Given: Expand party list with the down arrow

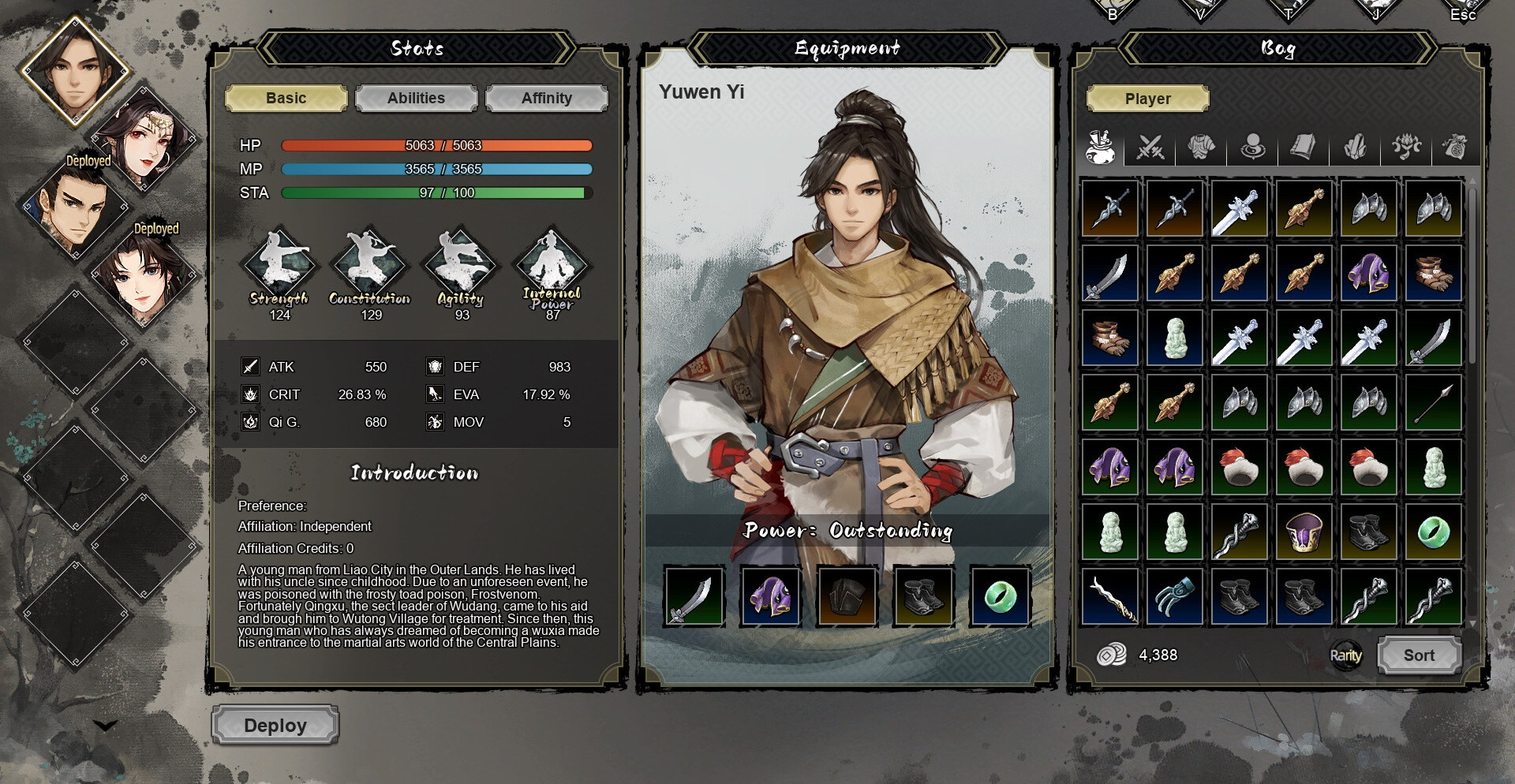Looking at the screenshot, I should pyautogui.click(x=105, y=726).
